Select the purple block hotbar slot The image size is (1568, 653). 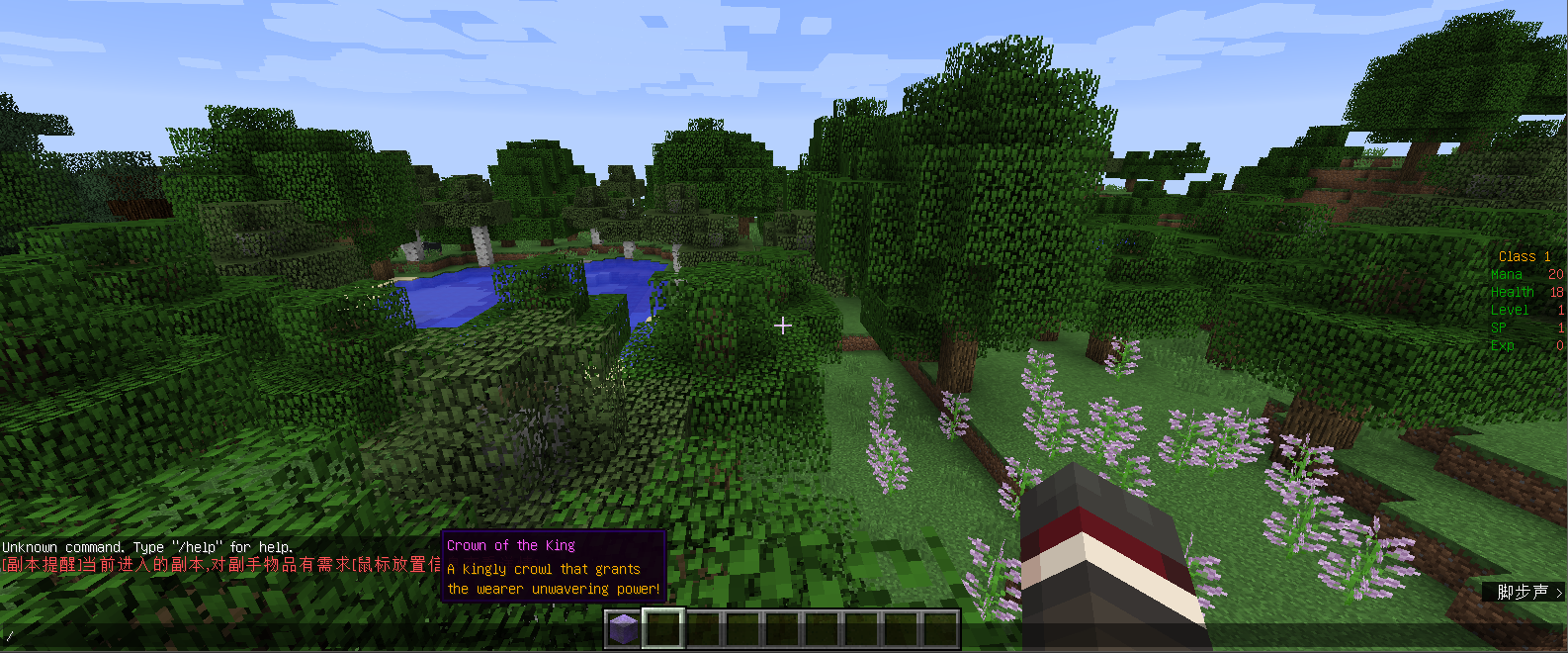(623, 629)
